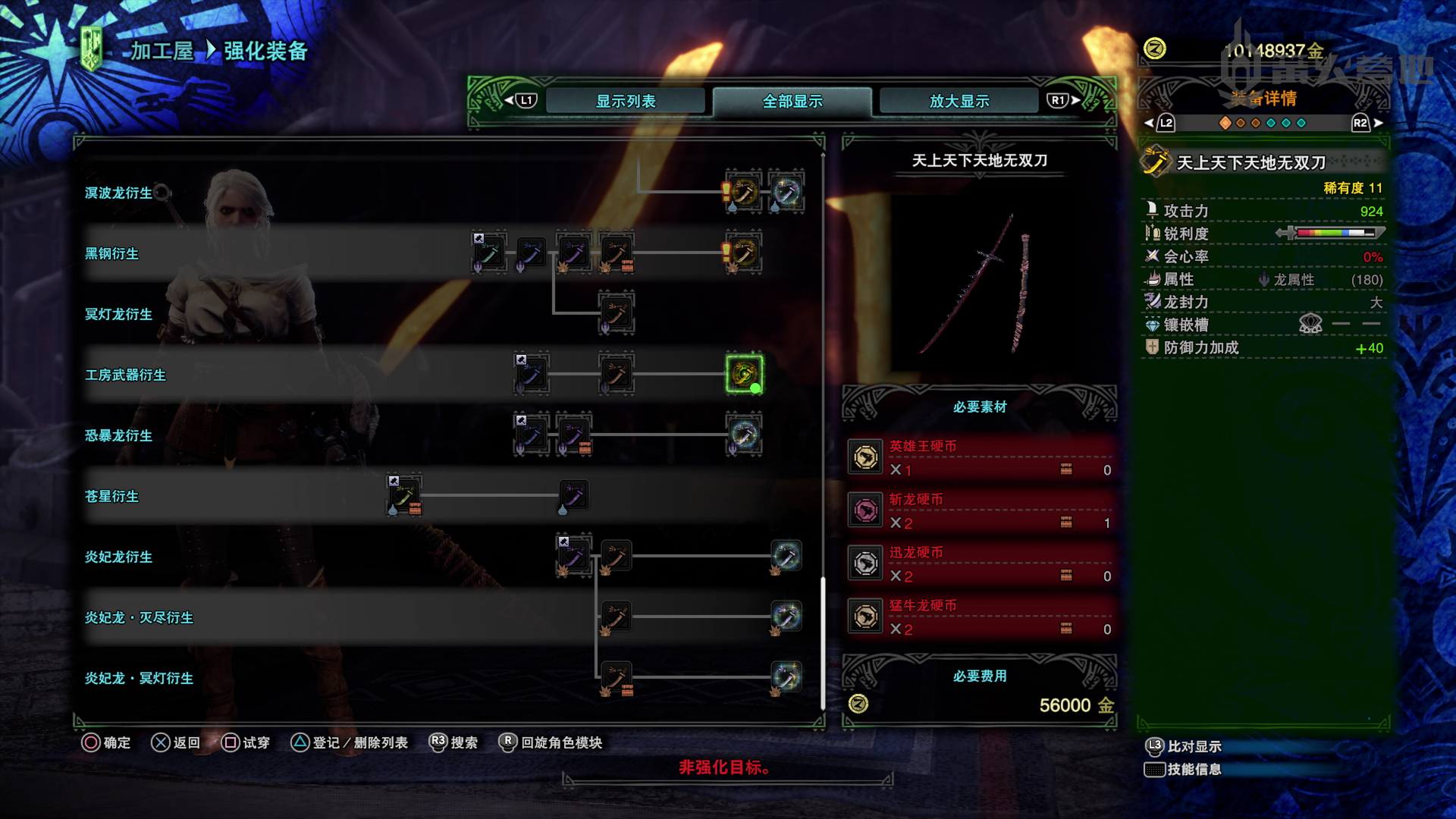
Task: Select the highlighted green weapon node in 工房武器衍生
Action: (x=744, y=373)
